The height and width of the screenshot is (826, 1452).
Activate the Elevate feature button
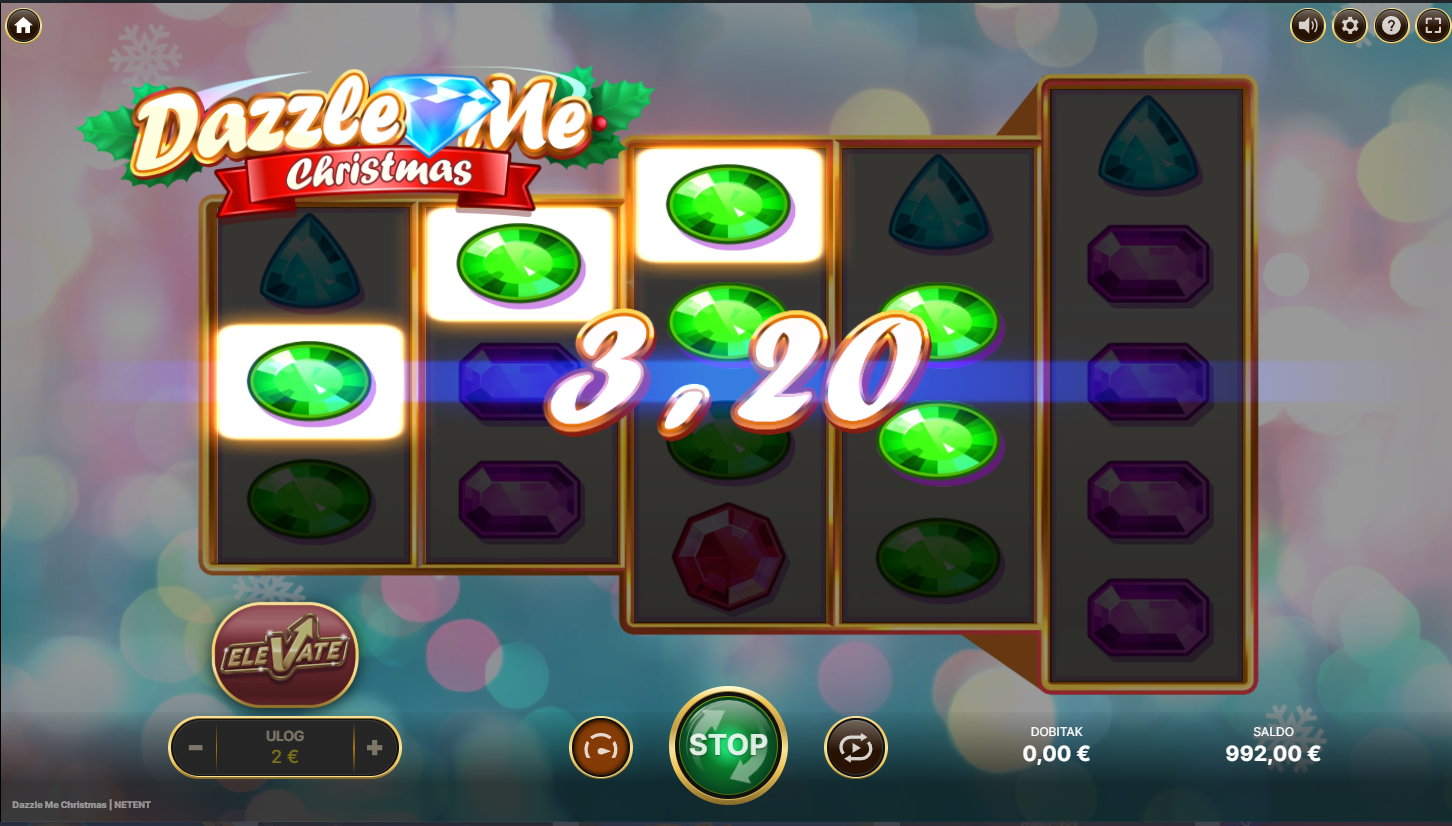pyautogui.click(x=285, y=655)
